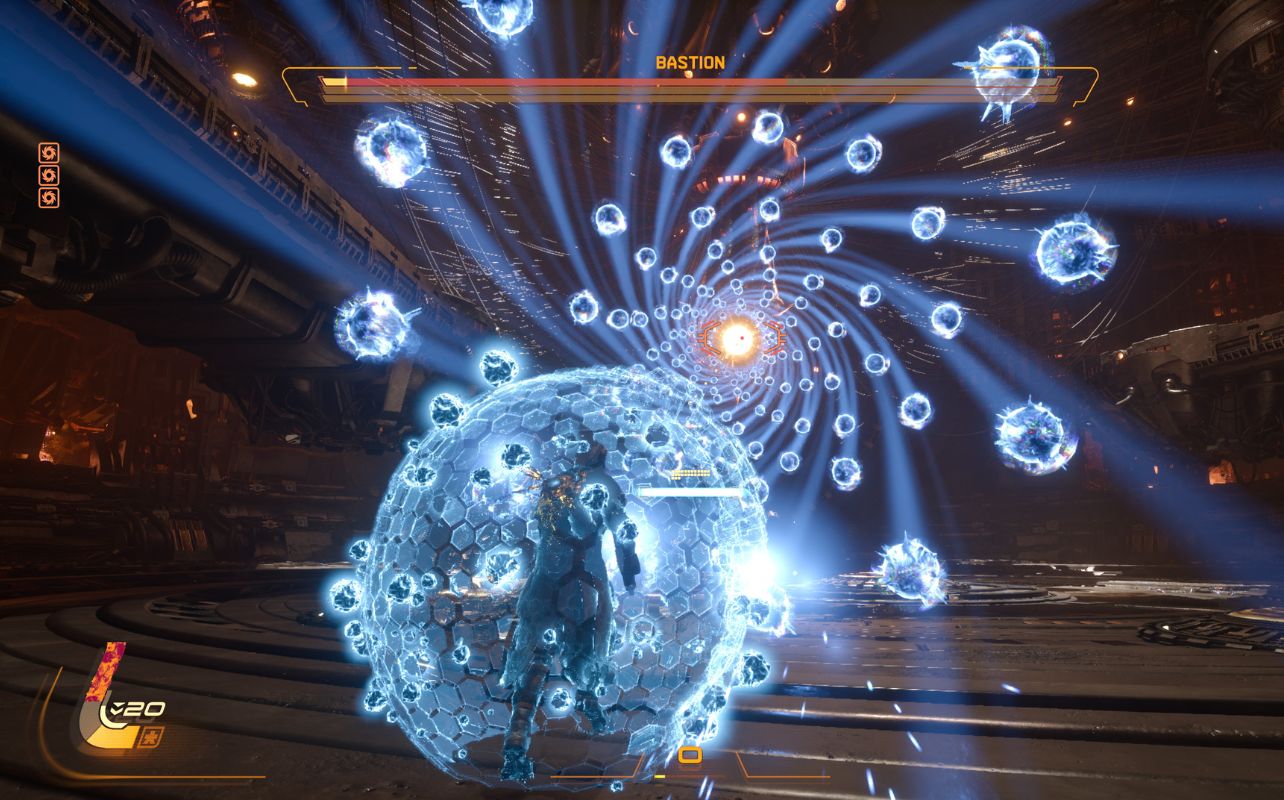This screenshot has height=800, width=1284.
Task: Click the middle saw-blade stack icon
Action: pyautogui.click(x=49, y=175)
